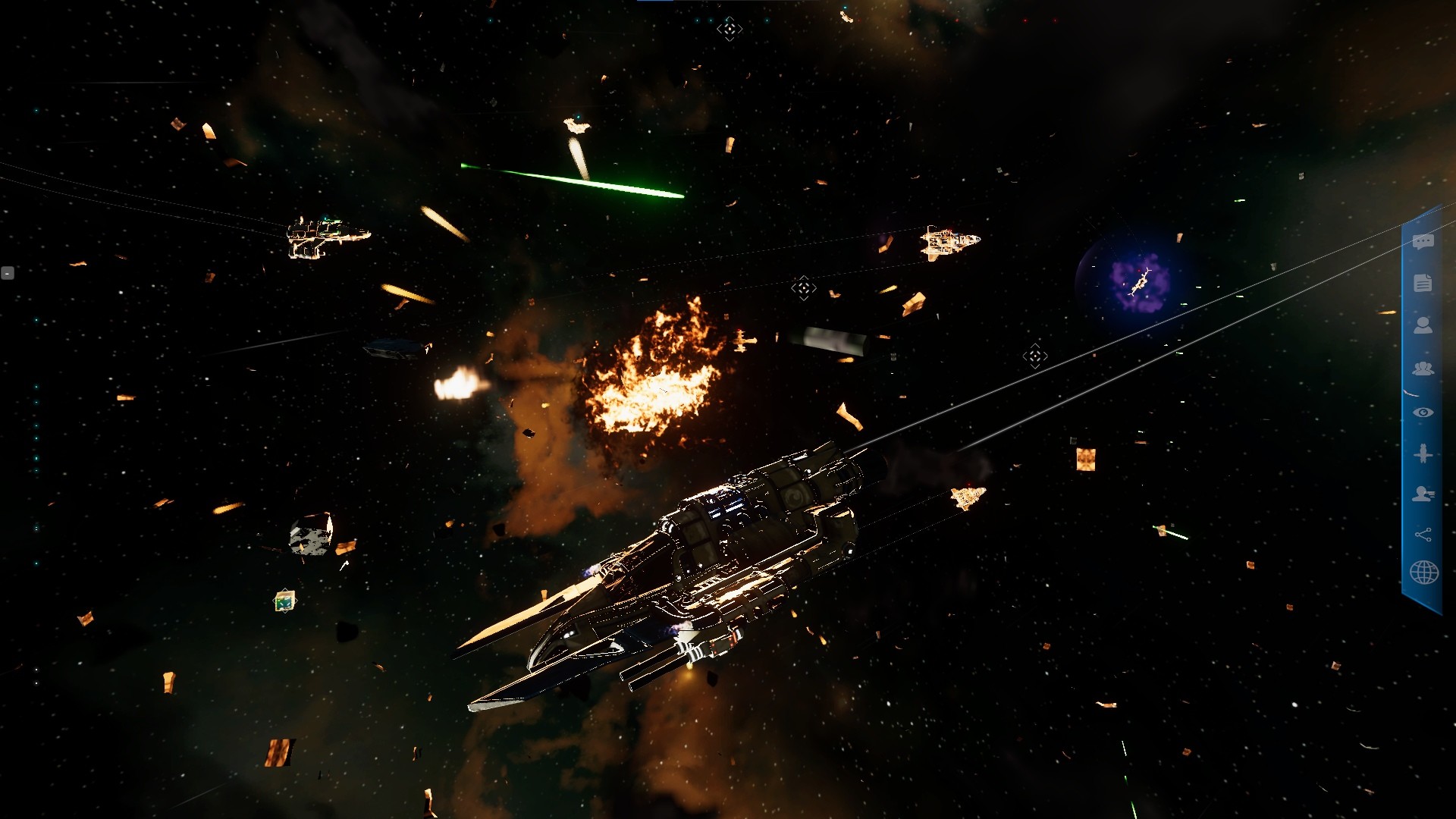The width and height of the screenshot is (1456, 819).
Task: Open the group of players icon
Action: [x=1423, y=369]
